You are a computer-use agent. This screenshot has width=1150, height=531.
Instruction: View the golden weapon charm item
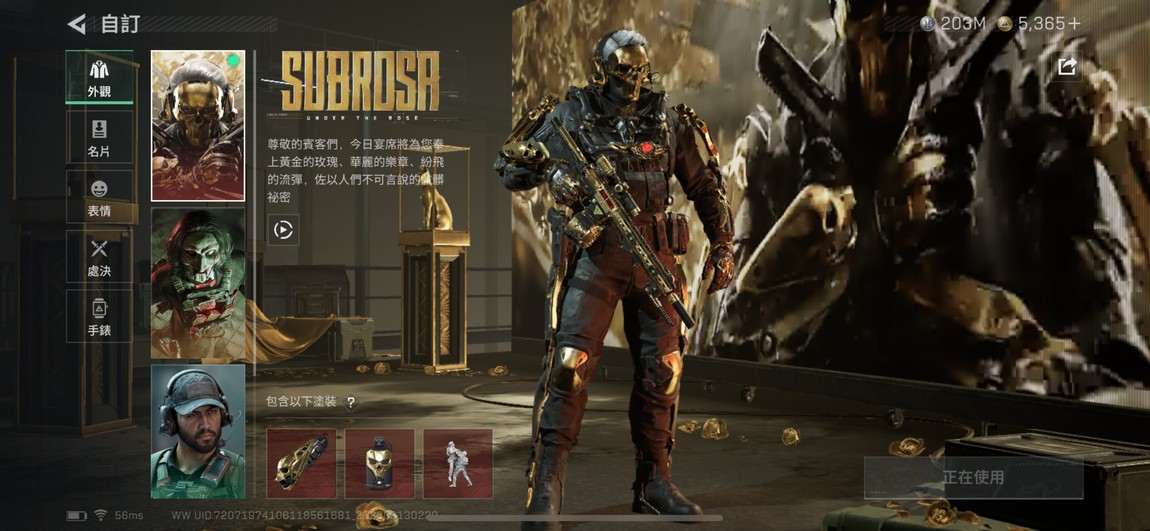click(301, 464)
